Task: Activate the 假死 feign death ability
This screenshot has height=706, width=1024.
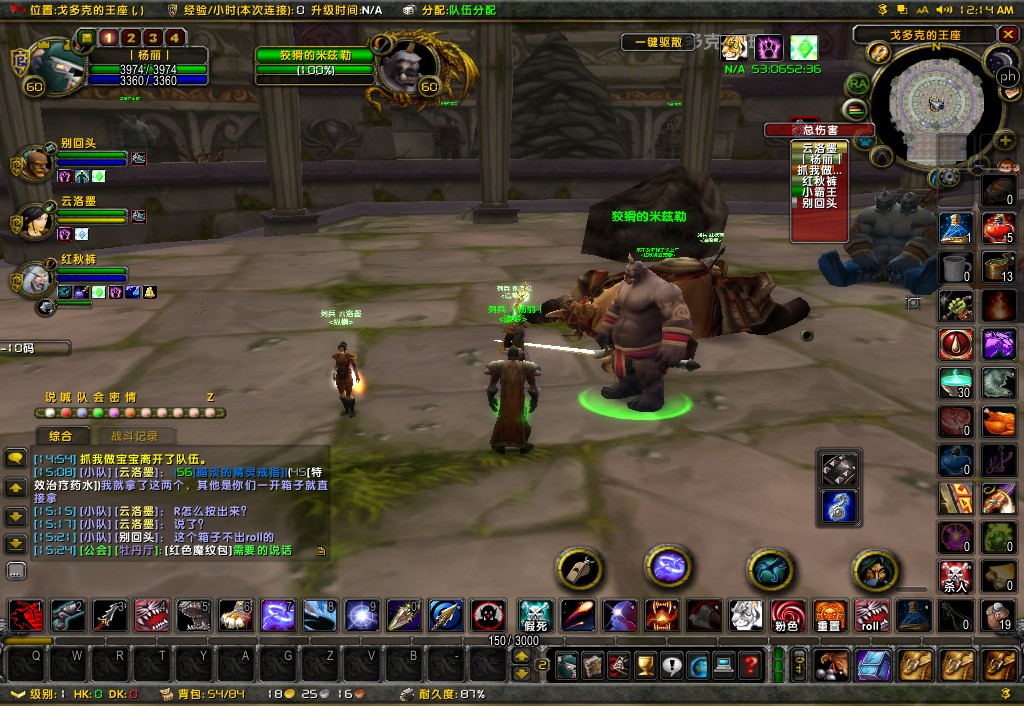Action: pos(537,615)
